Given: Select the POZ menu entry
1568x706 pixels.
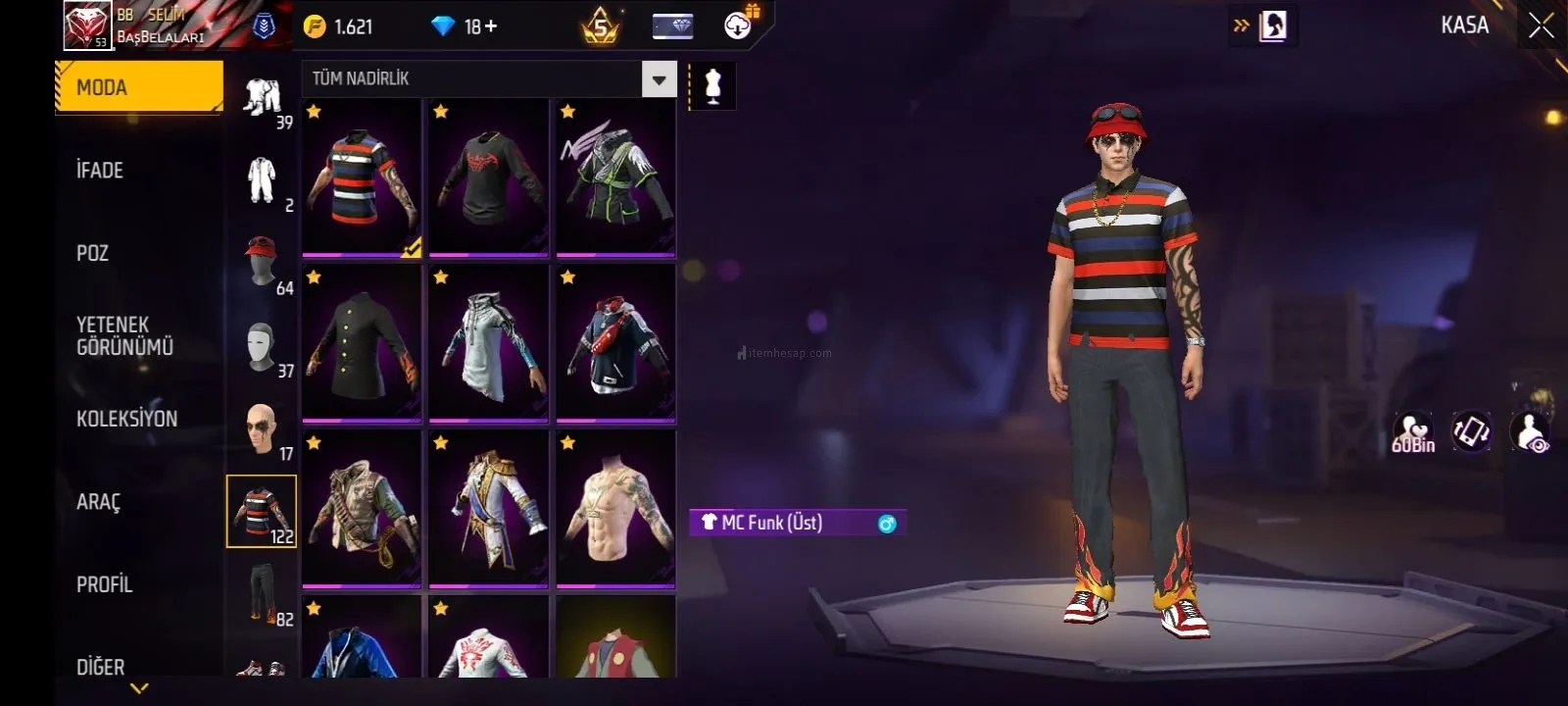Looking at the screenshot, I should tap(93, 253).
